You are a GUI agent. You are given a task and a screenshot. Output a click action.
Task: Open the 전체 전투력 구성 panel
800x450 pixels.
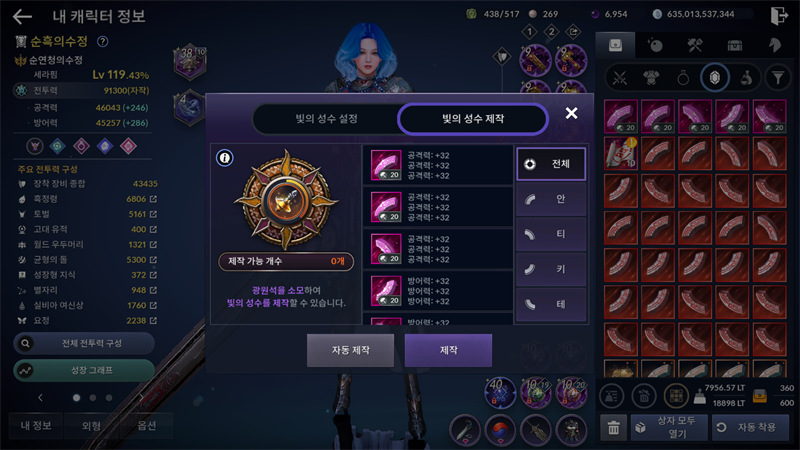coord(84,343)
